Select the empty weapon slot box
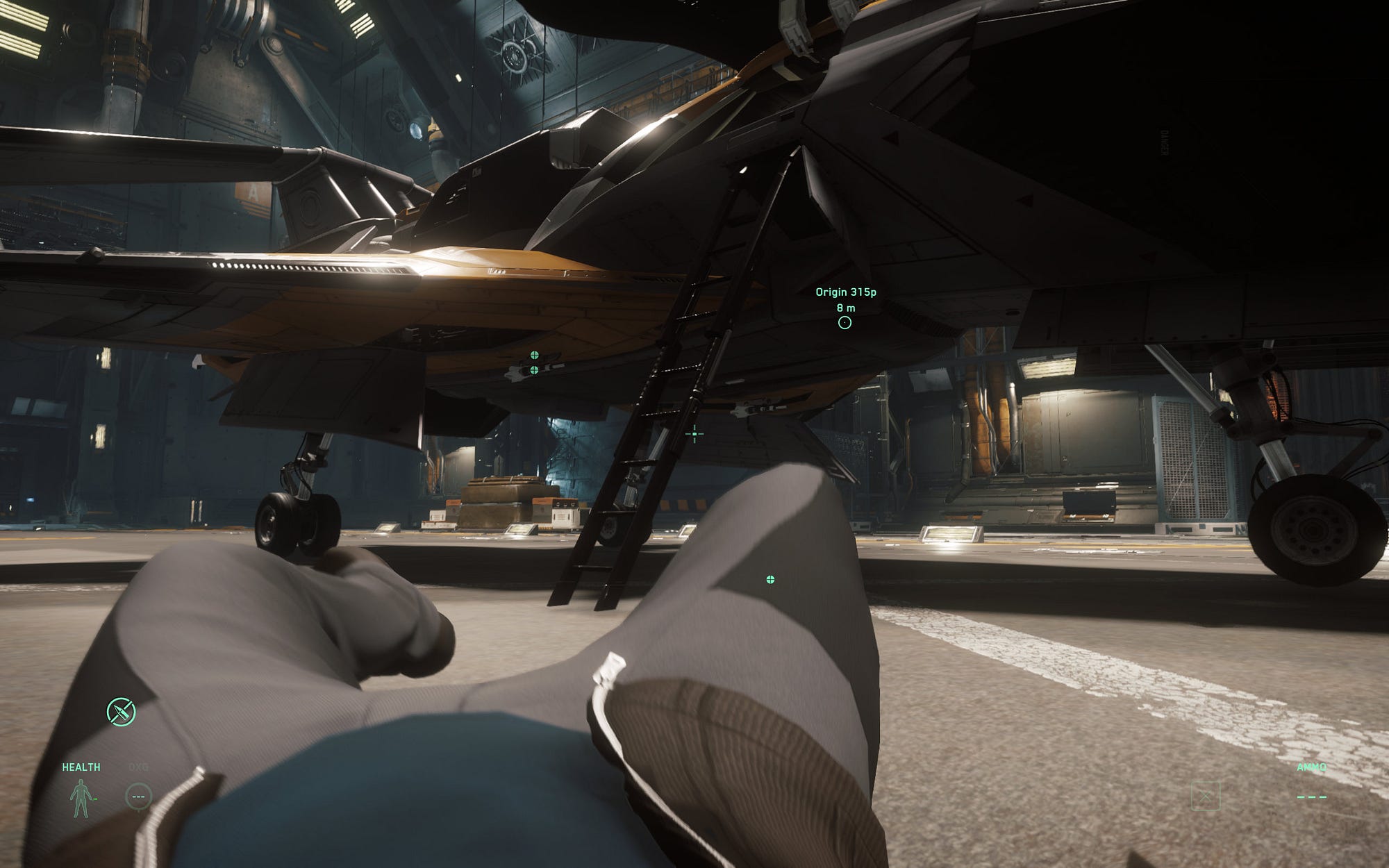The width and height of the screenshot is (1389, 868). (1205, 796)
